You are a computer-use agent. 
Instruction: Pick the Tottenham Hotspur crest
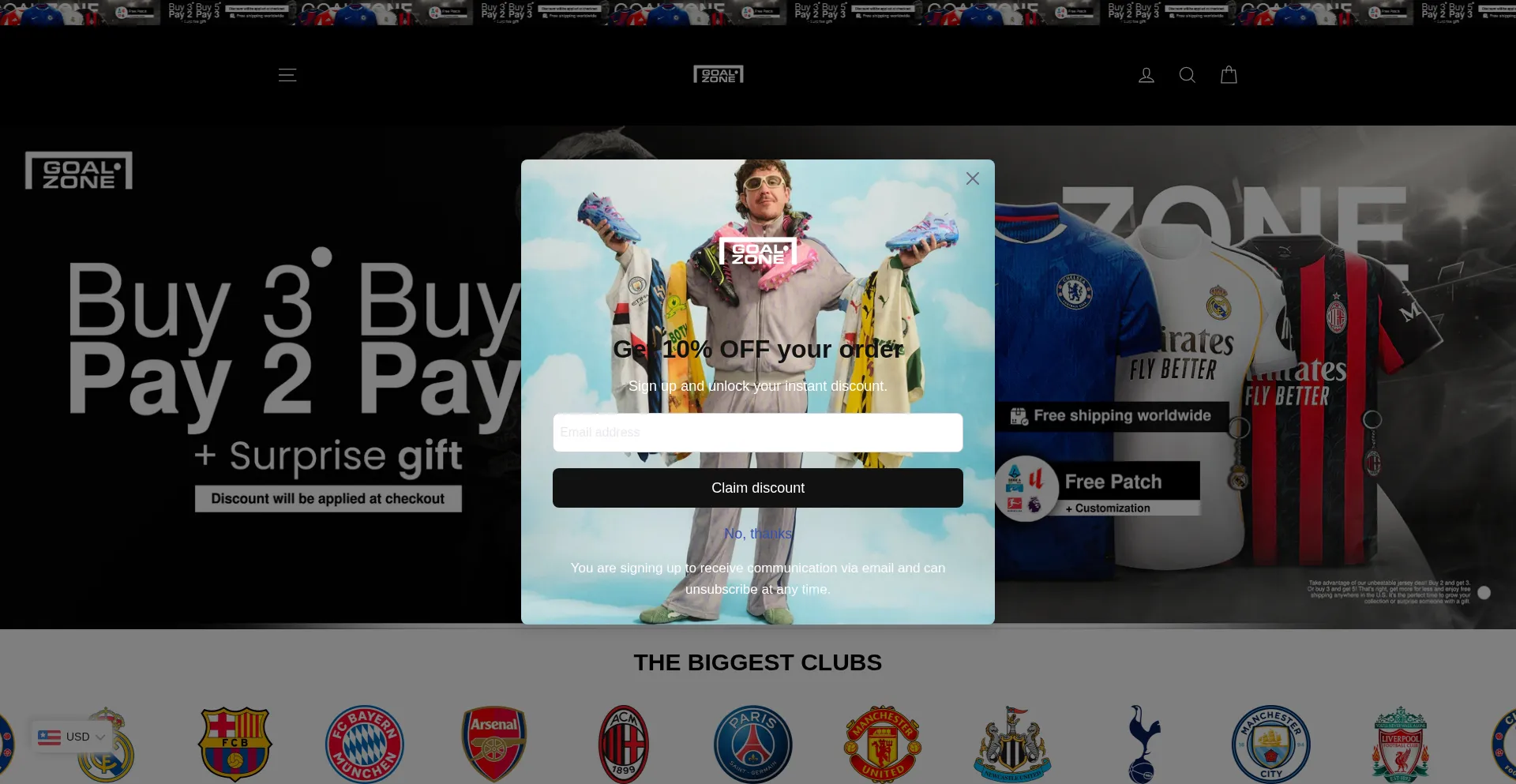[1143, 744]
